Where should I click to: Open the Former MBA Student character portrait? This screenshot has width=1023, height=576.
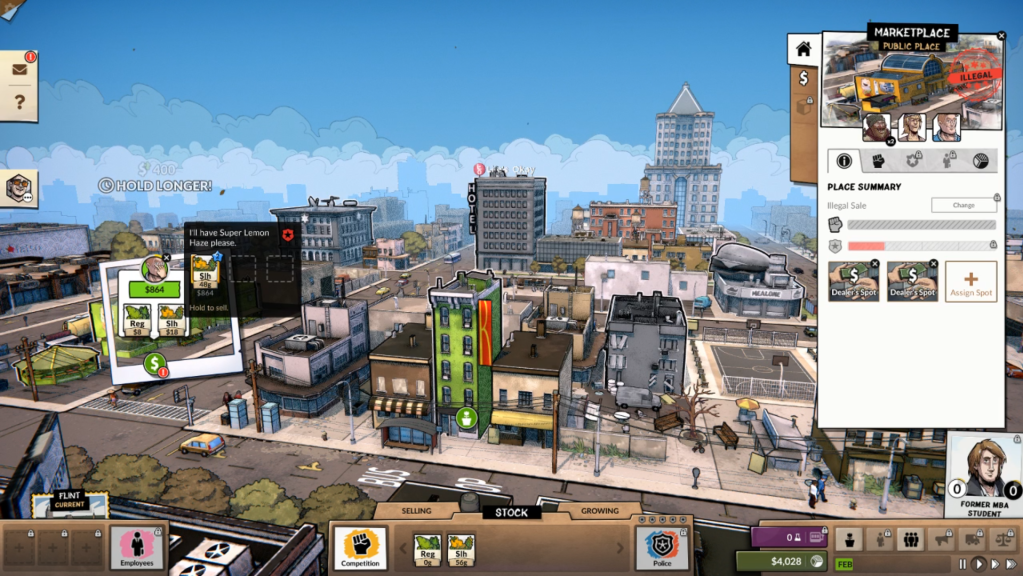pos(984,470)
